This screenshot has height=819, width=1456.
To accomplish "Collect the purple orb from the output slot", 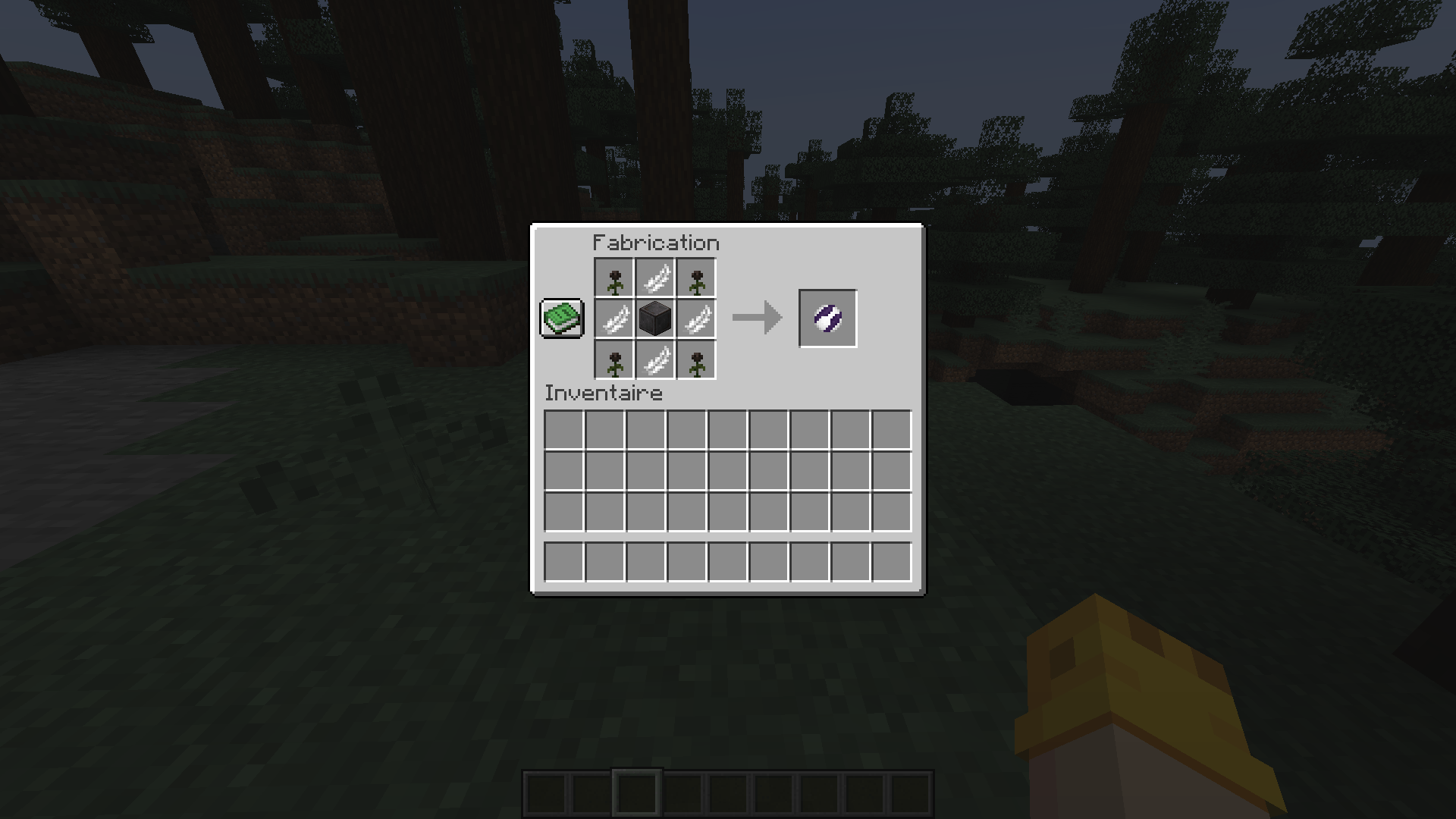I will [x=827, y=317].
